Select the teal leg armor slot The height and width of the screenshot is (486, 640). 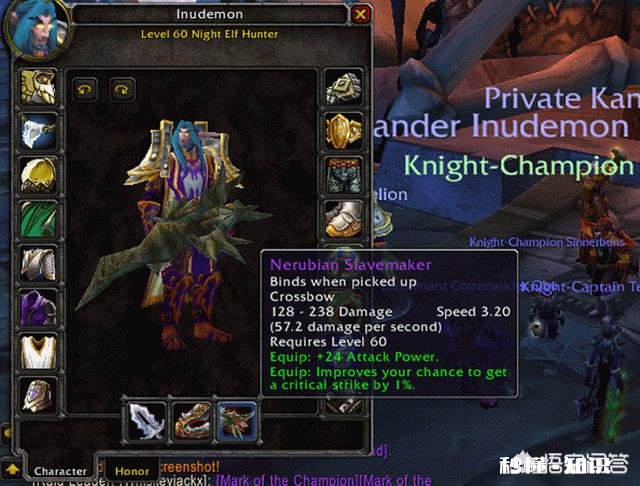[343, 173]
